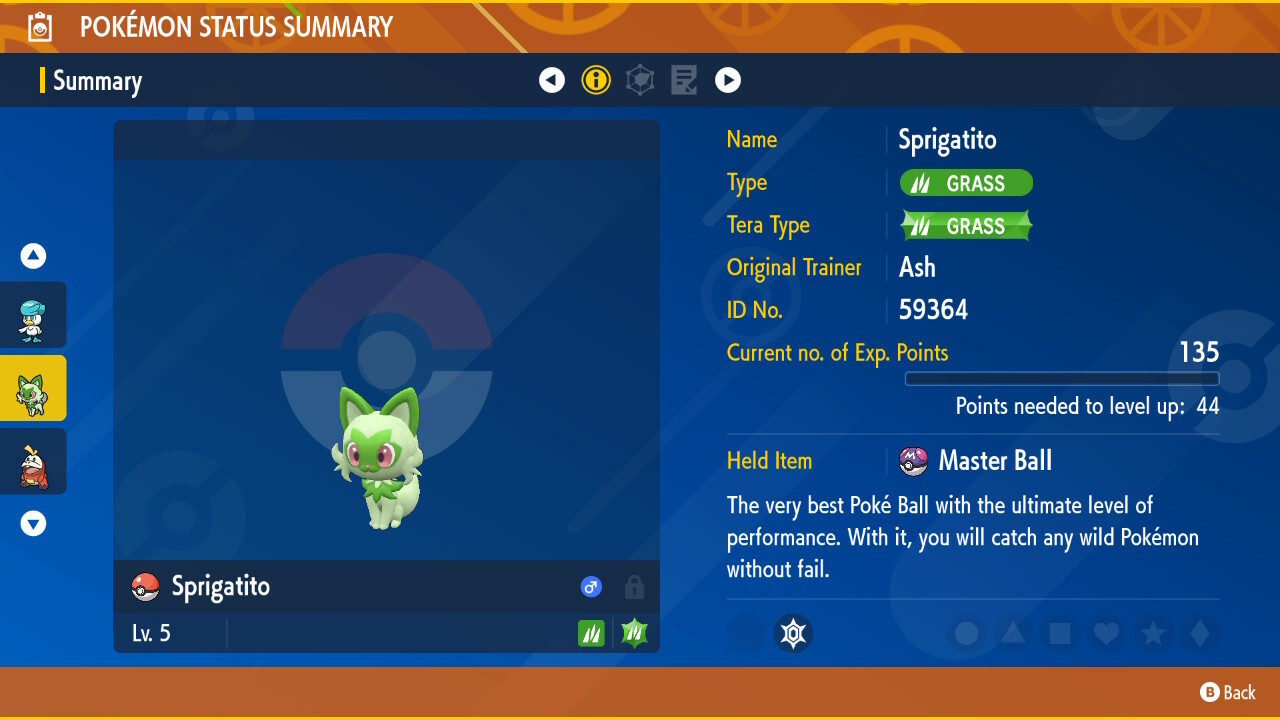1280x720 pixels.
Task: Click the Master Ball item icon
Action: (914, 461)
